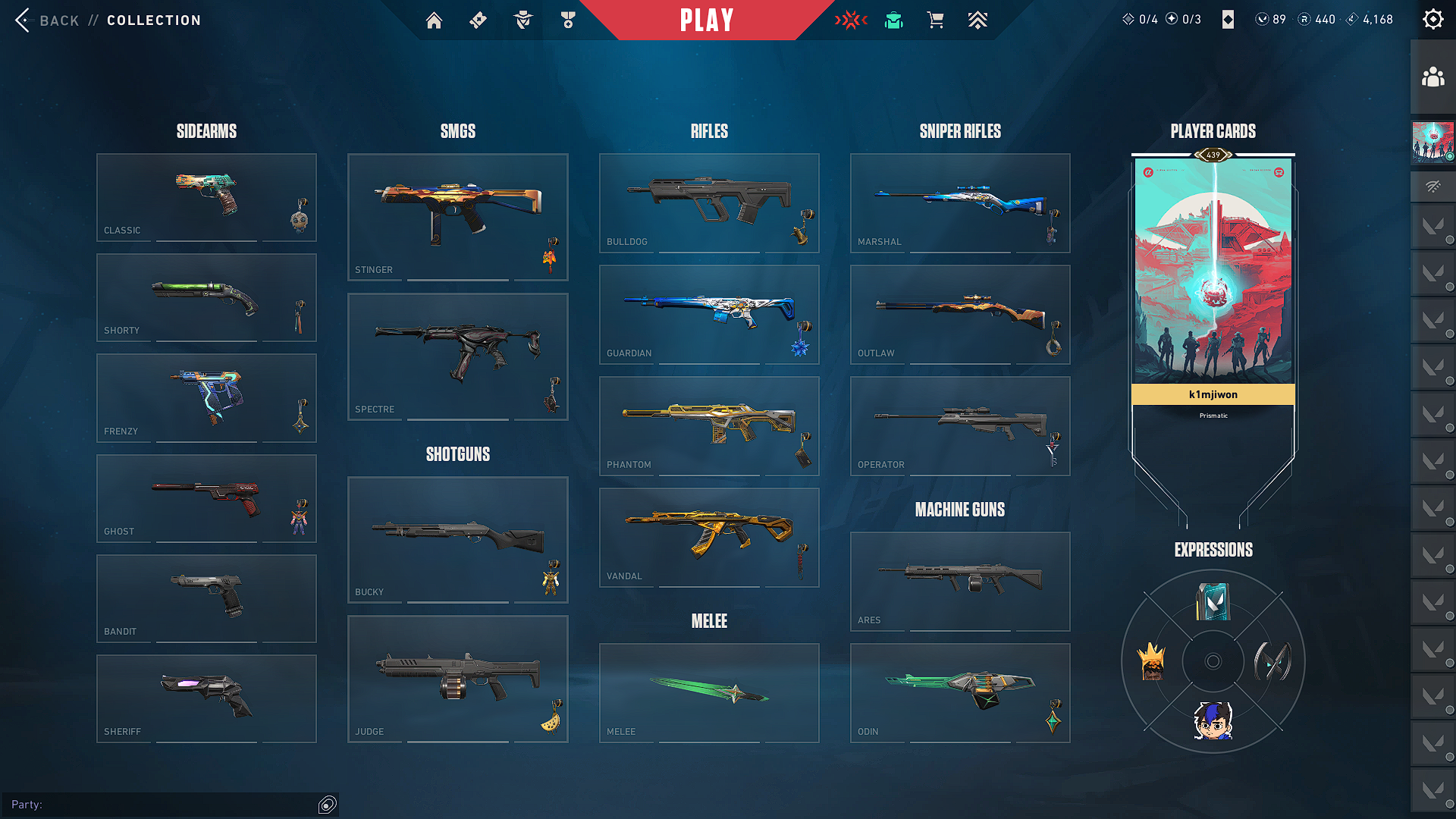This screenshot has height=819, width=1456.
Task: Edit the crown expression slot
Action: point(1152,661)
